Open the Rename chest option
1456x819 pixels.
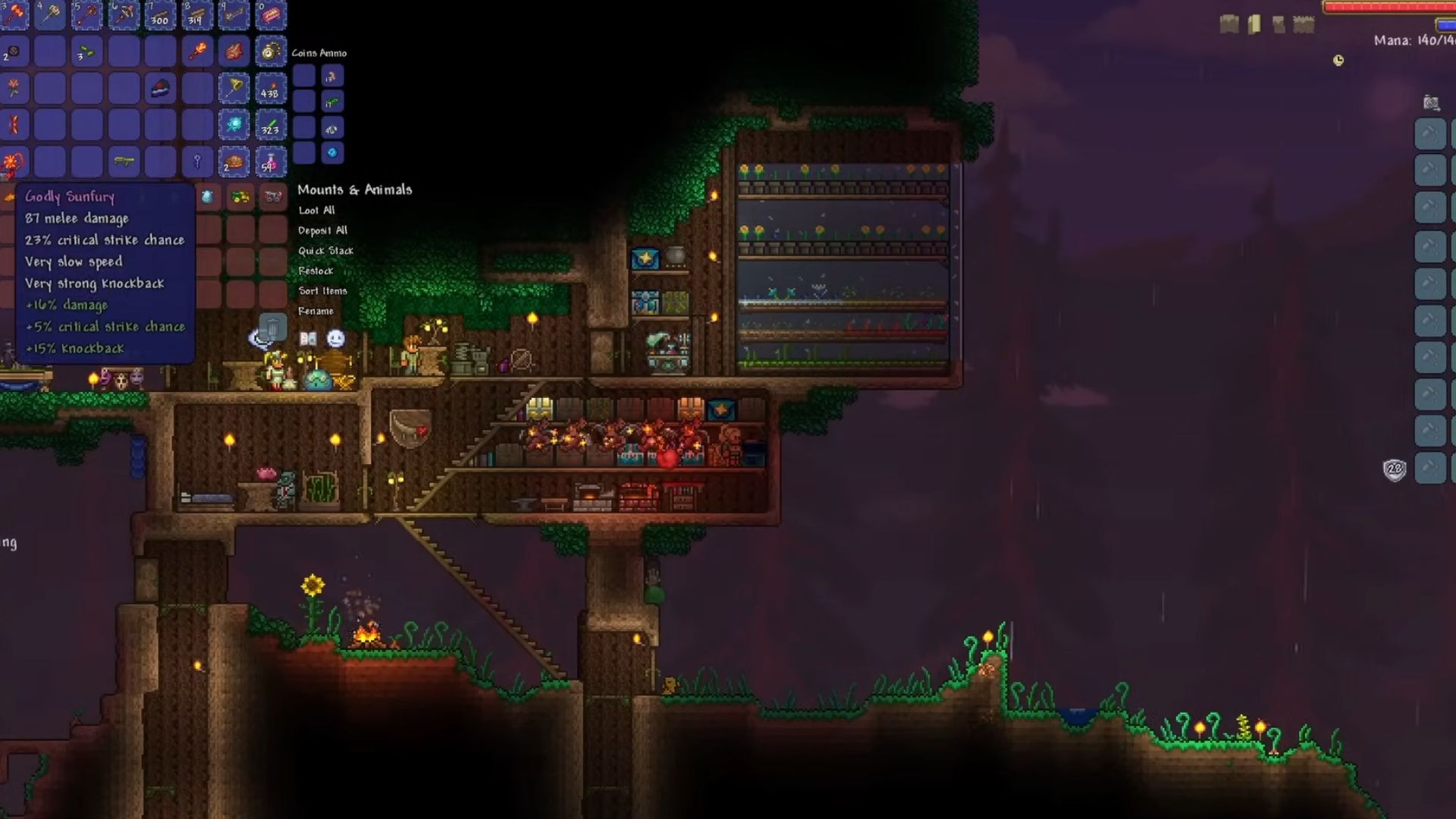click(316, 311)
